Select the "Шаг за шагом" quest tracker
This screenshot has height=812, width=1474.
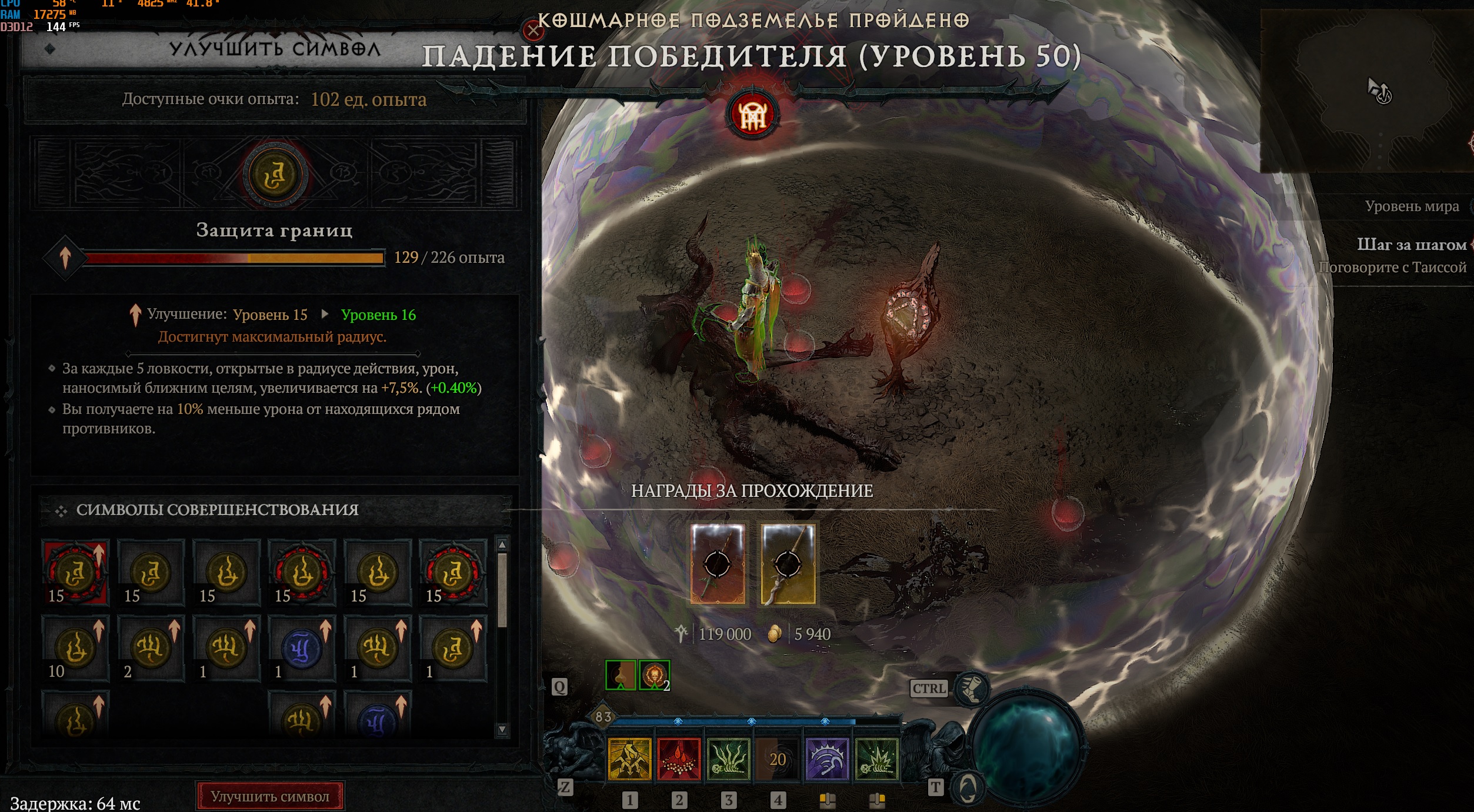(1410, 245)
